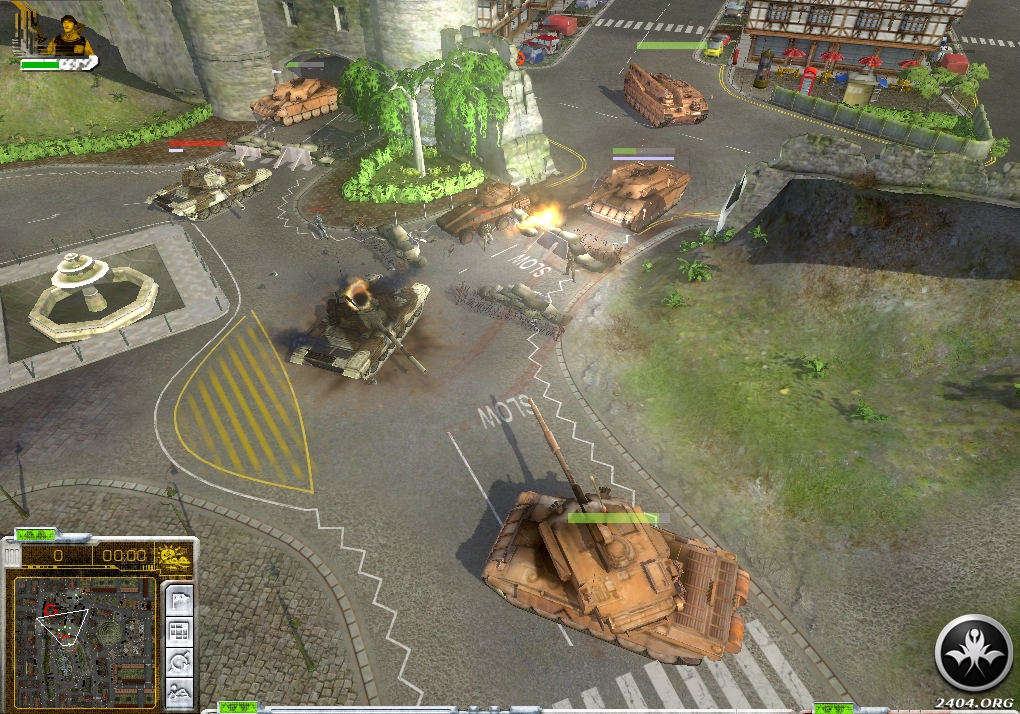Click the round emblem logo button
1020x714 pixels.
pyautogui.click(x=973, y=653)
